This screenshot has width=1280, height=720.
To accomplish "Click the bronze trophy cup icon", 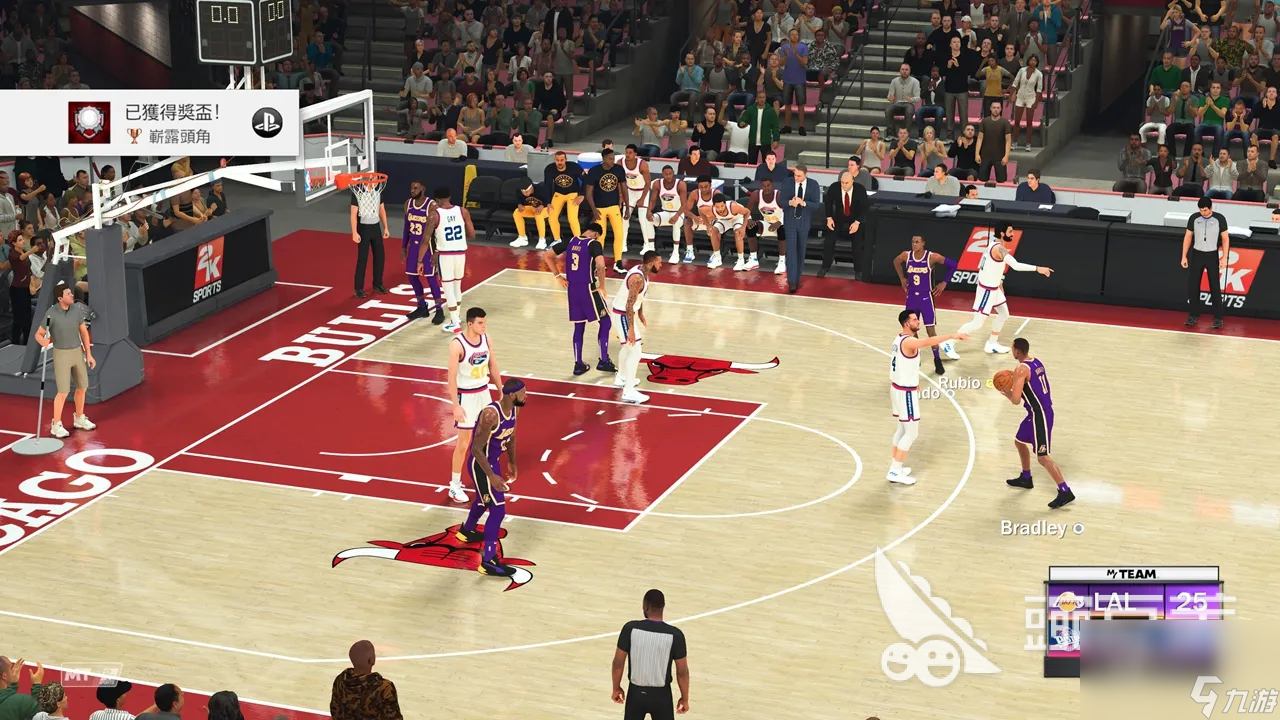I will pos(134,135).
